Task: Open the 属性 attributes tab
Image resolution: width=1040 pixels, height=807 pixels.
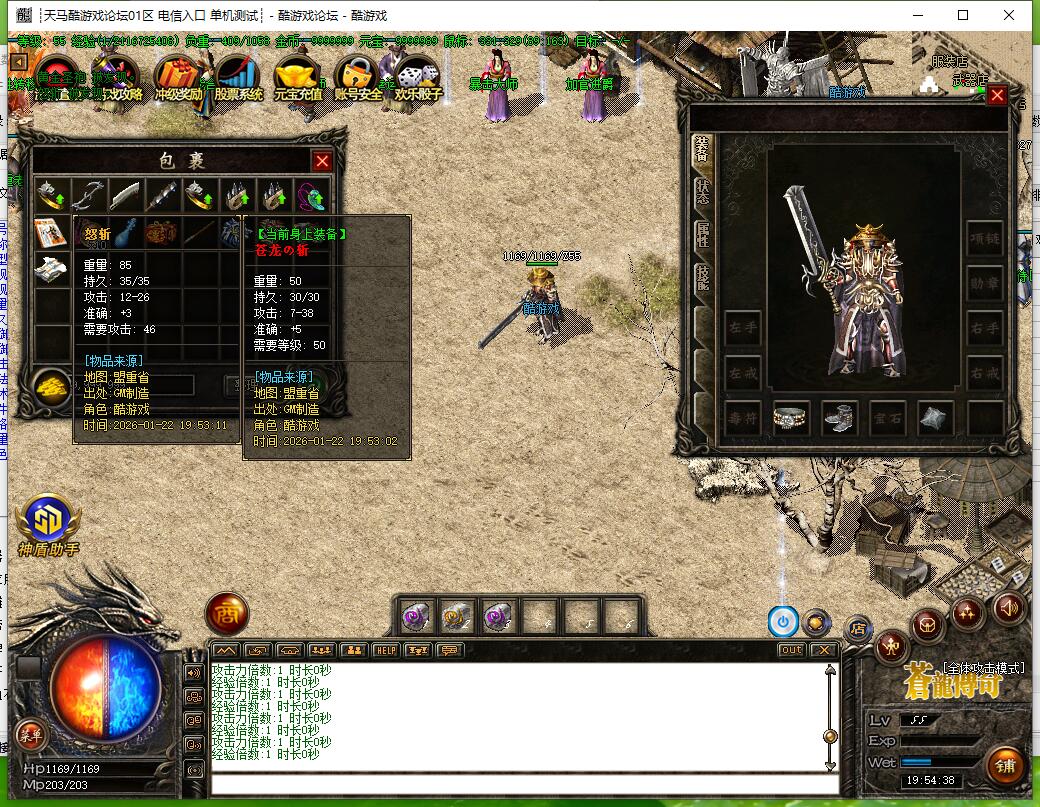Action: point(702,235)
